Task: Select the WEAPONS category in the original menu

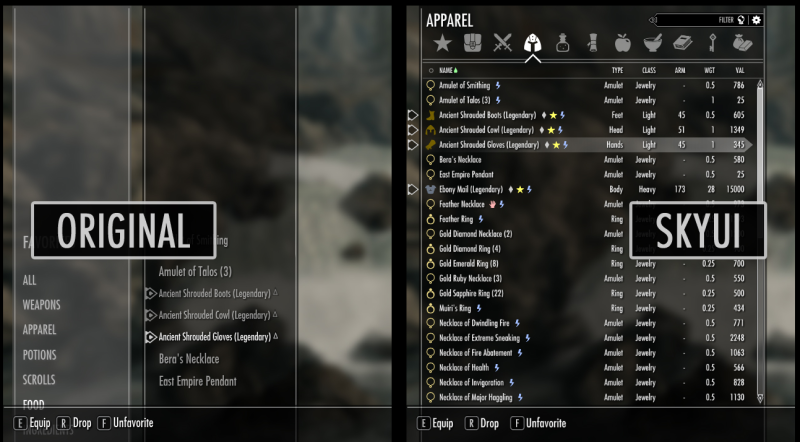Action: tap(41, 305)
